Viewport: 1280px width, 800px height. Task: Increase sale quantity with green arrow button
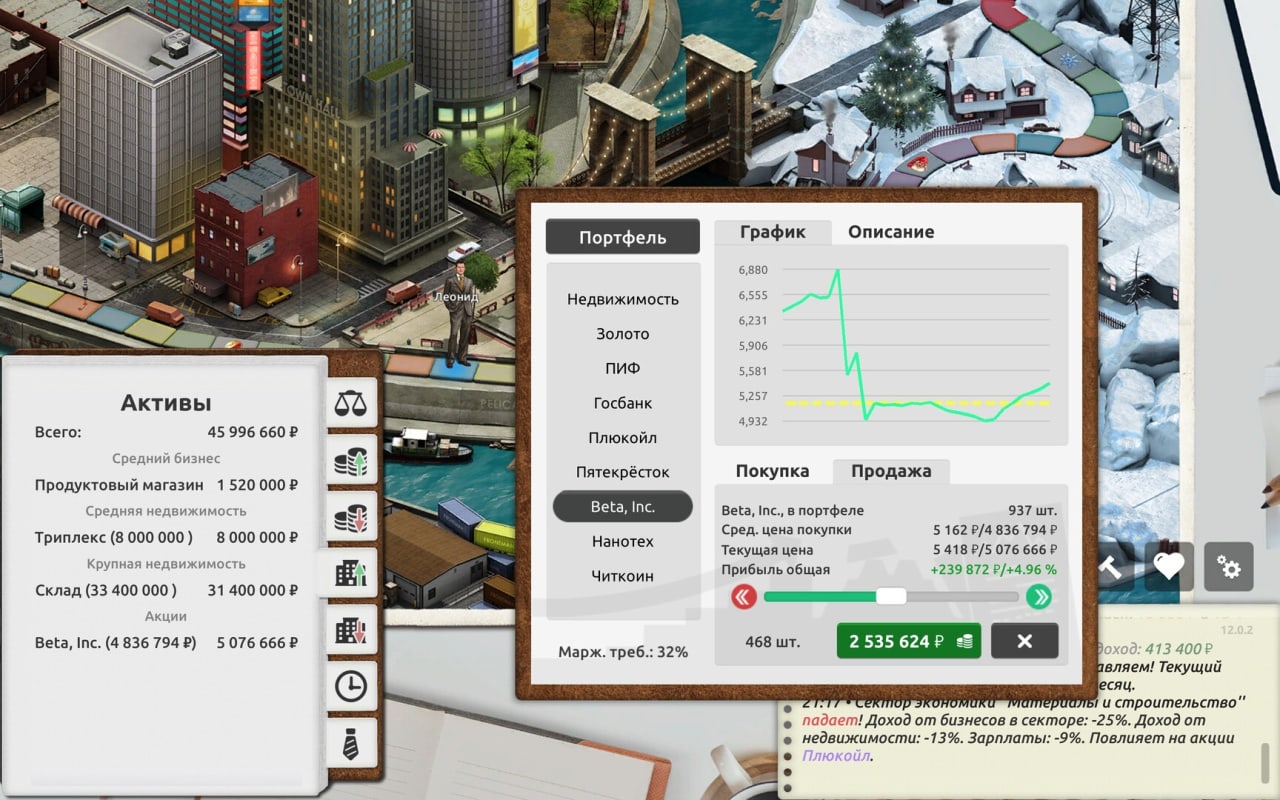click(1039, 597)
